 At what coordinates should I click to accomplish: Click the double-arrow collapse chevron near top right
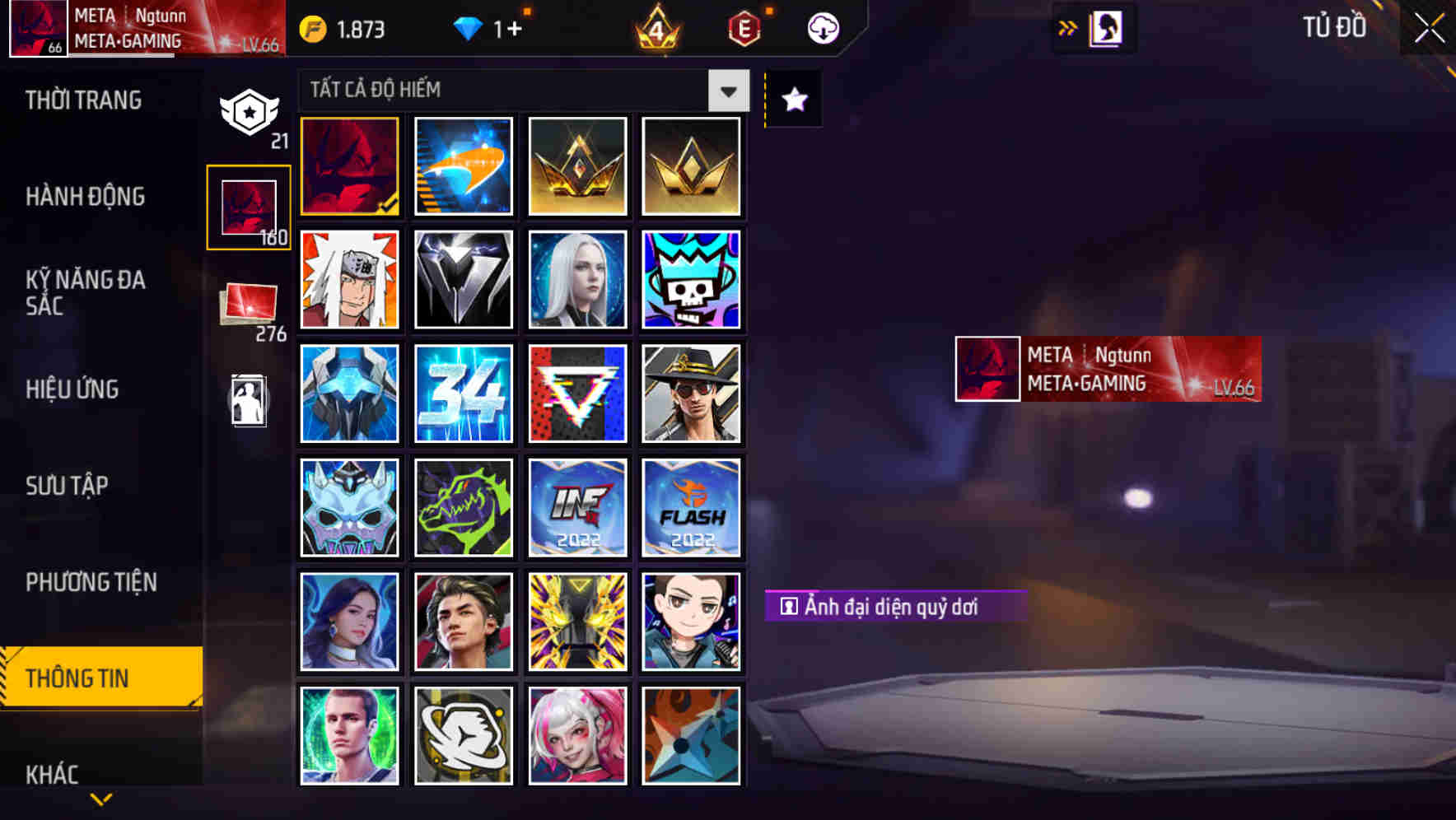[1069, 27]
